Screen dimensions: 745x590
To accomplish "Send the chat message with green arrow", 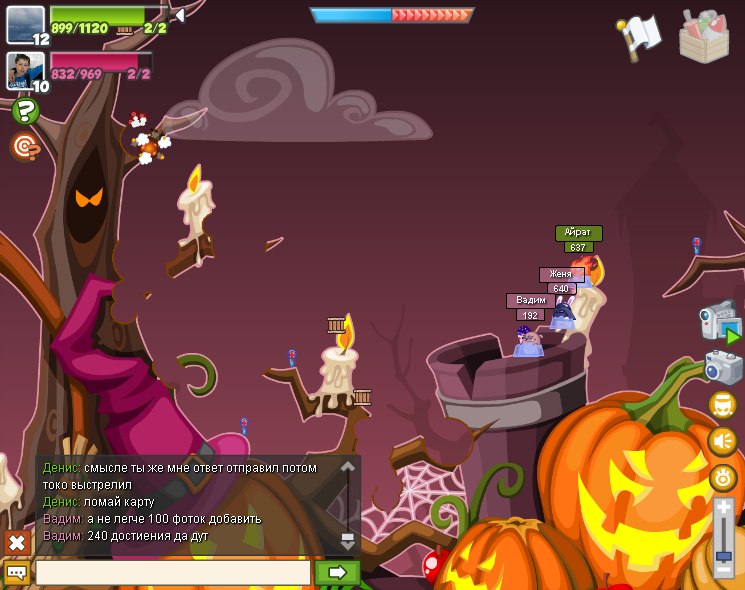I will coord(337,573).
